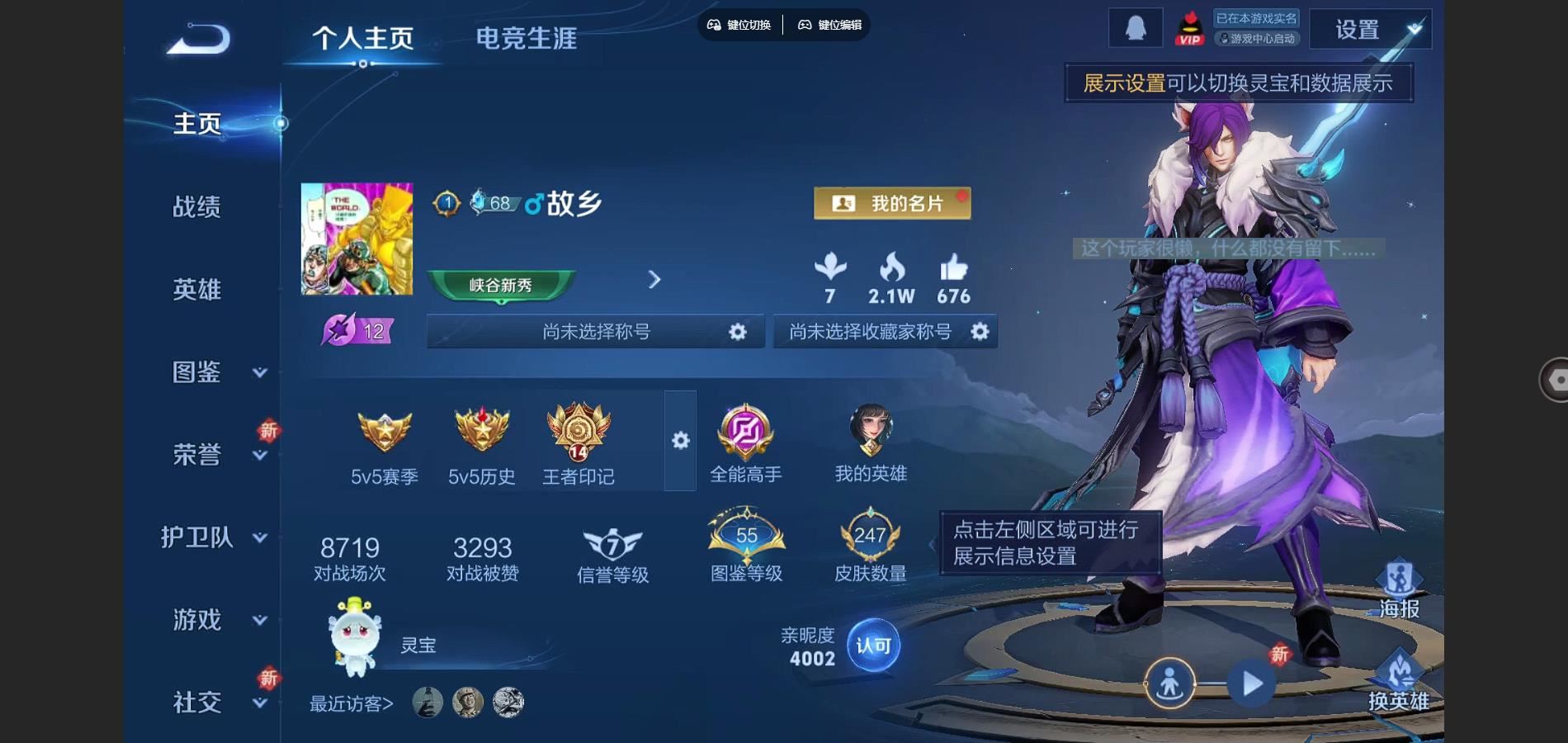Image resolution: width=1568 pixels, height=743 pixels.
Task: Open the 战绩 section in sidebar
Action: coord(196,206)
